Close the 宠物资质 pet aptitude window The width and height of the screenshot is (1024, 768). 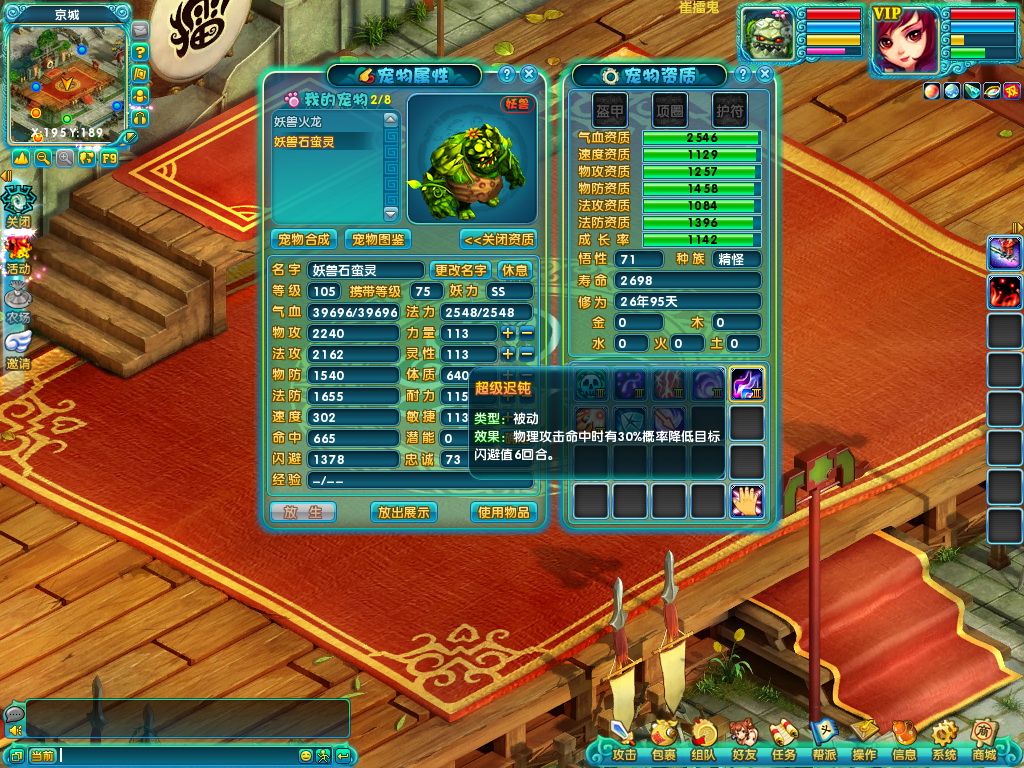point(764,74)
